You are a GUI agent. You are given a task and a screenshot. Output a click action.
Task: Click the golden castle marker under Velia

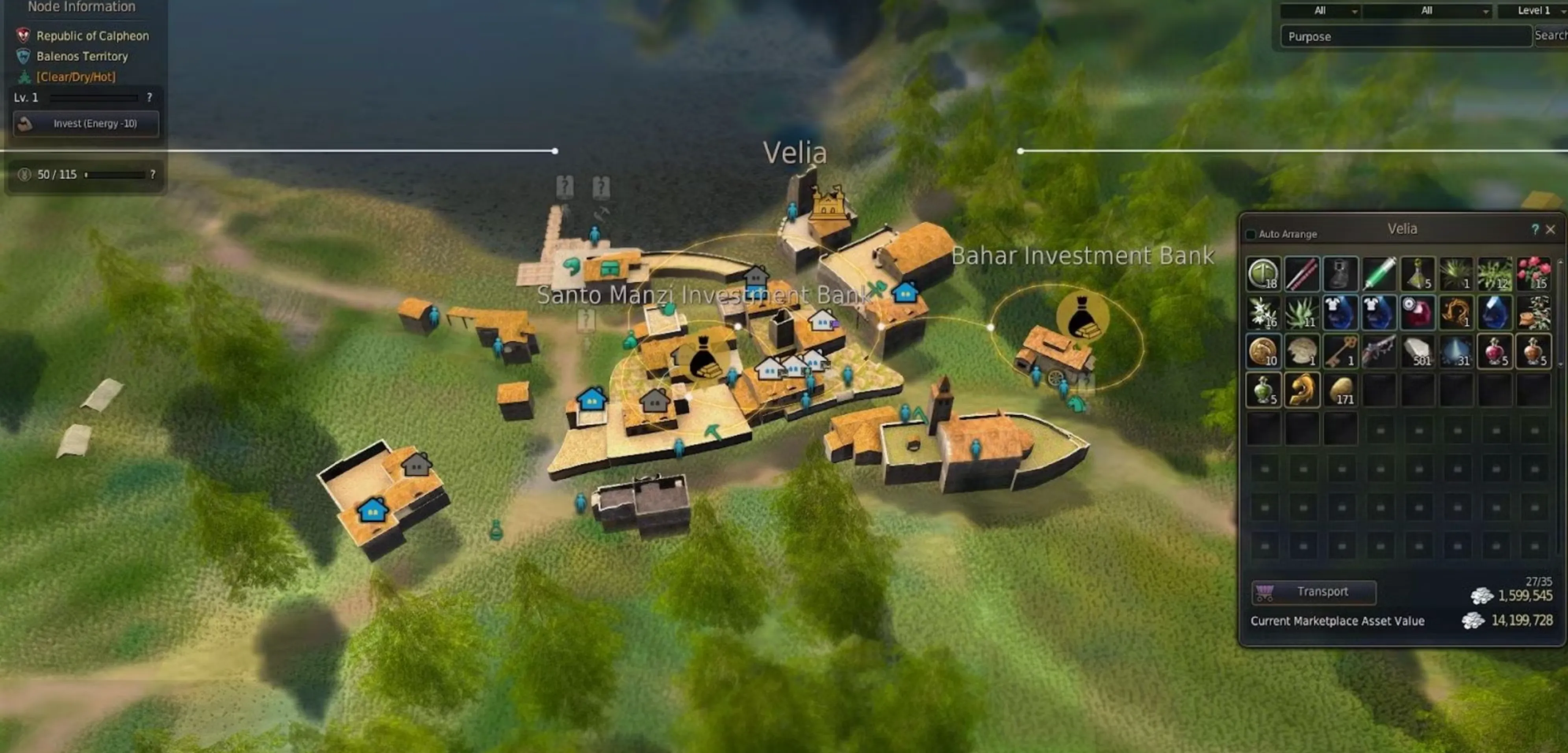(x=827, y=202)
